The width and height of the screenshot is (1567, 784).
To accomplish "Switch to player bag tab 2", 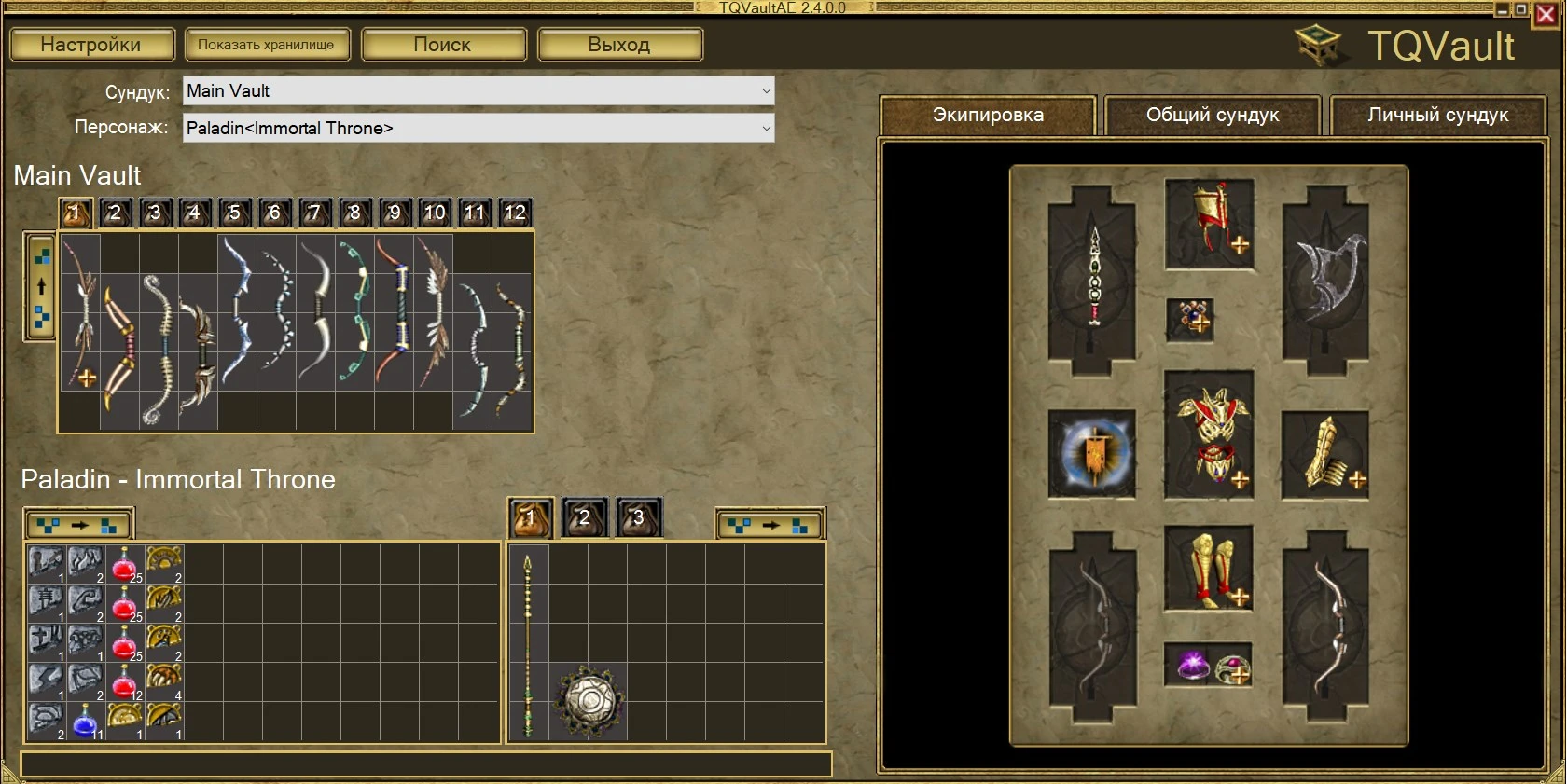I will tap(583, 516).
